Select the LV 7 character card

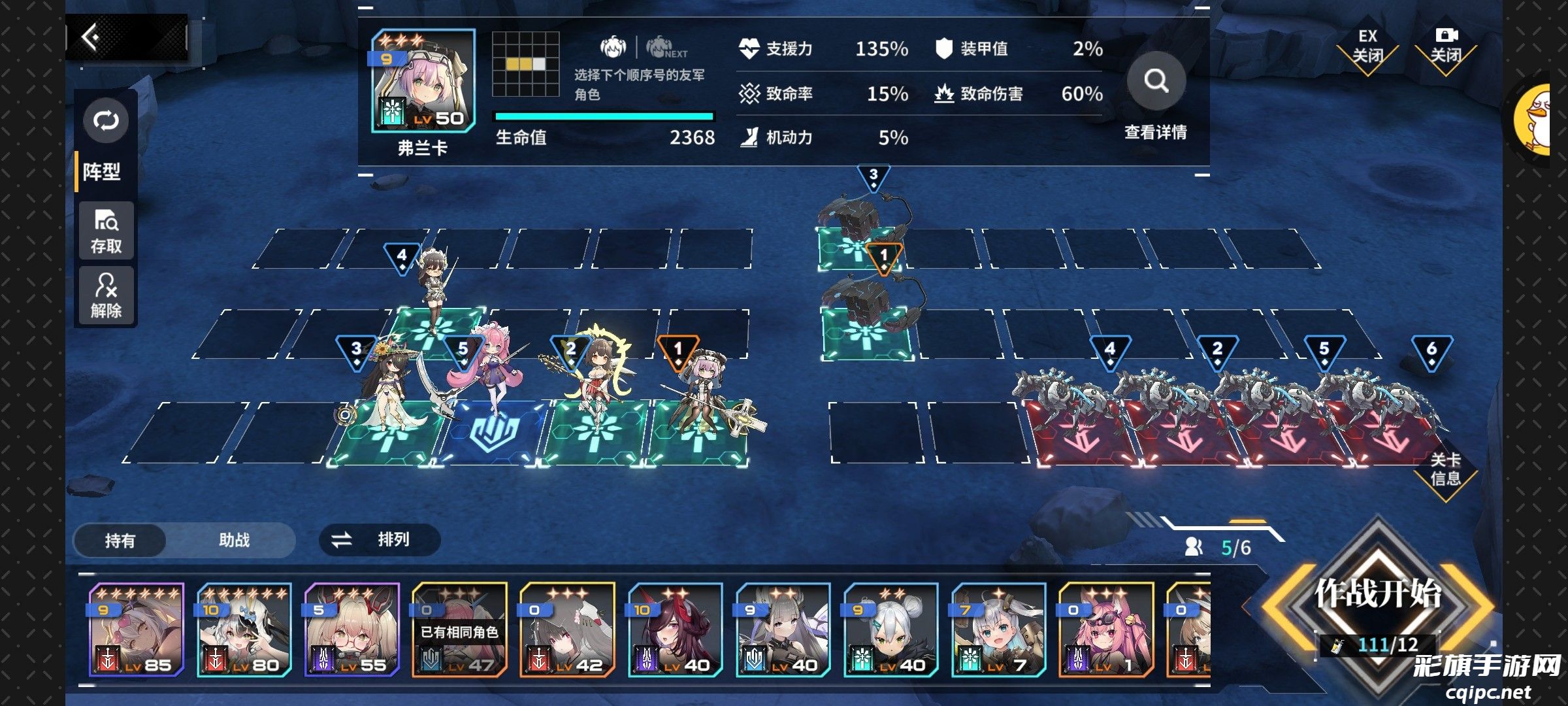click(998, 630)
